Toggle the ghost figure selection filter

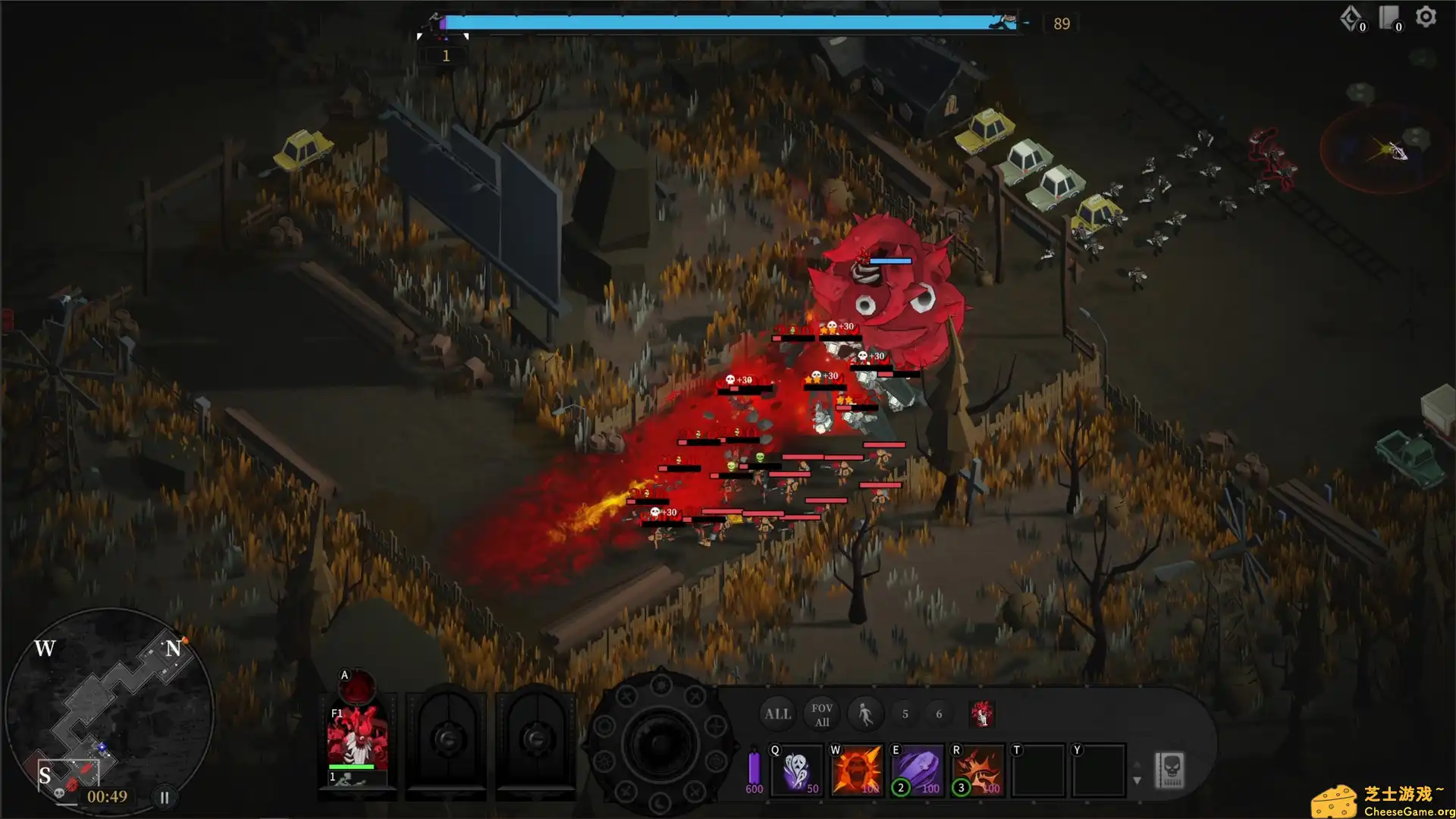coord(865,713)
